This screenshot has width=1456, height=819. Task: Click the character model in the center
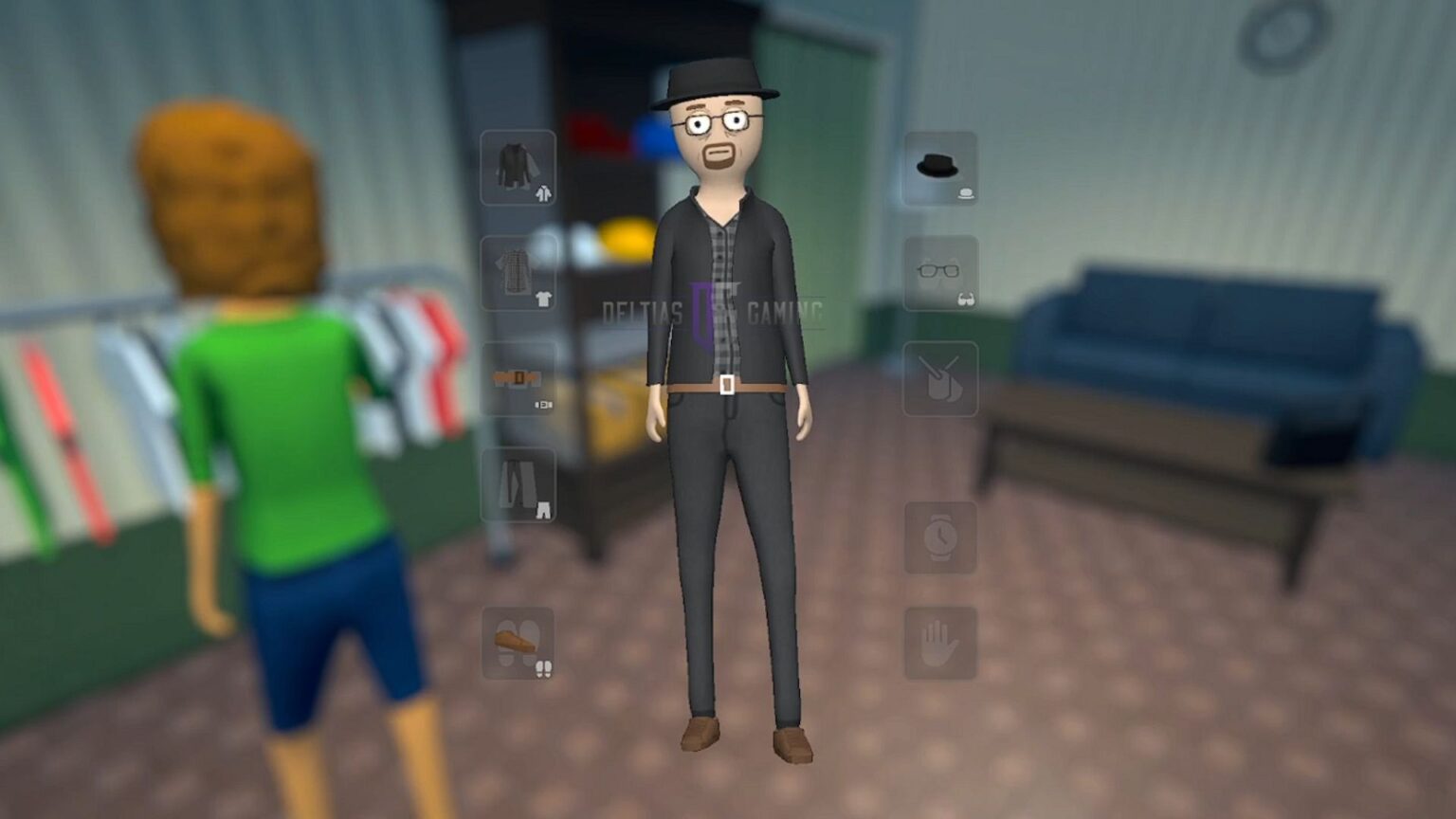[725, 379]
